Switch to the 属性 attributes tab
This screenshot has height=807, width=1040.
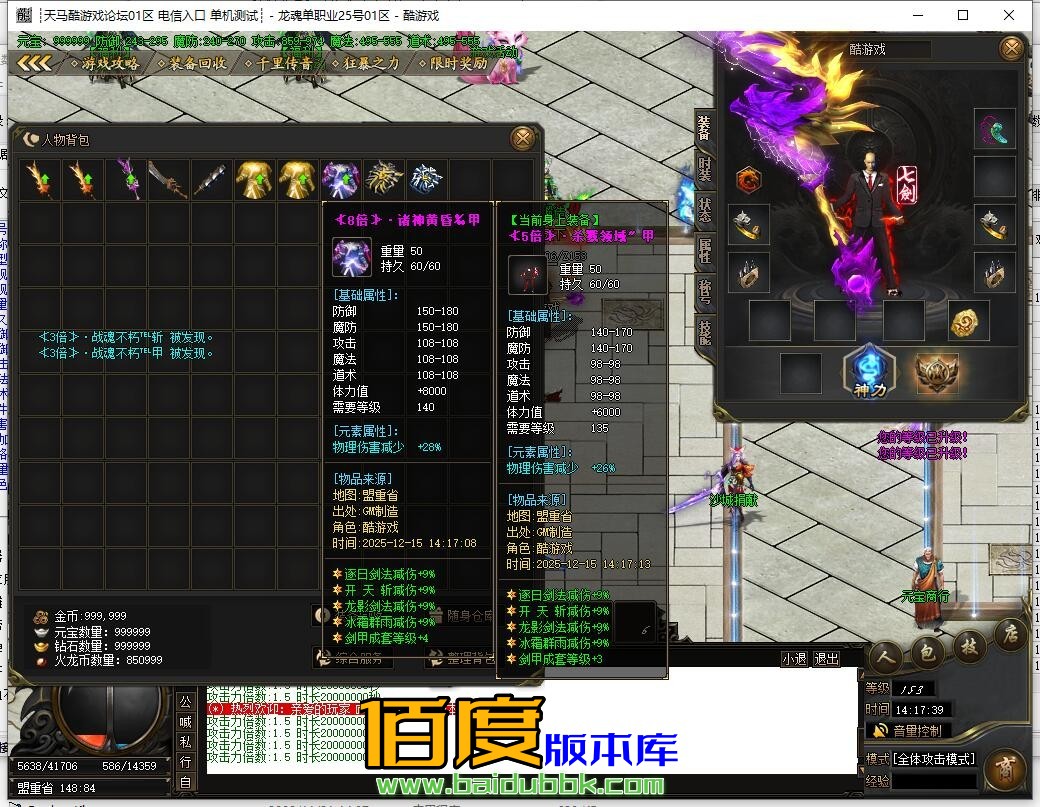[x=705, y=251]
